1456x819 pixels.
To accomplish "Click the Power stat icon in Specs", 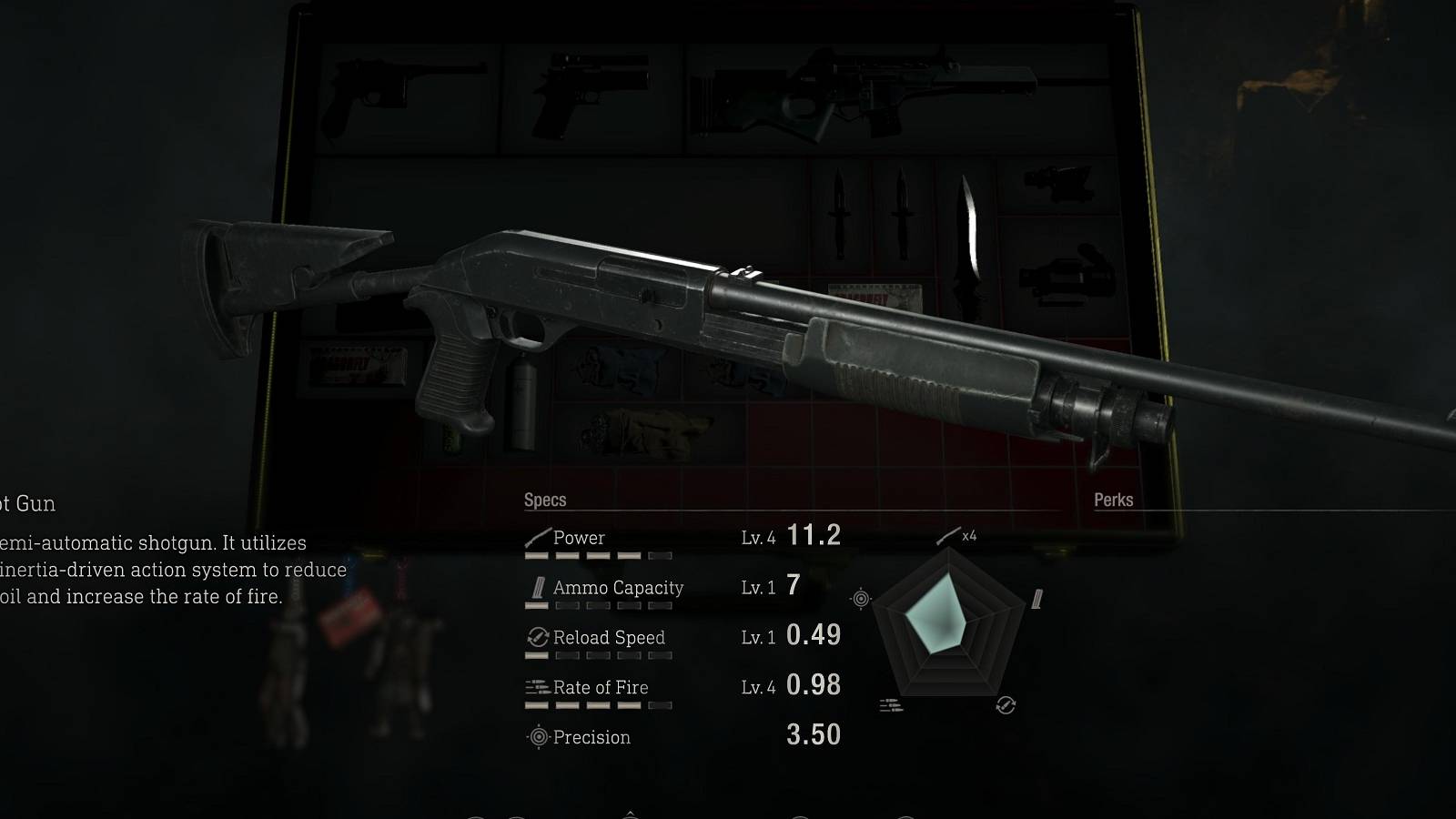I will 540,537.
